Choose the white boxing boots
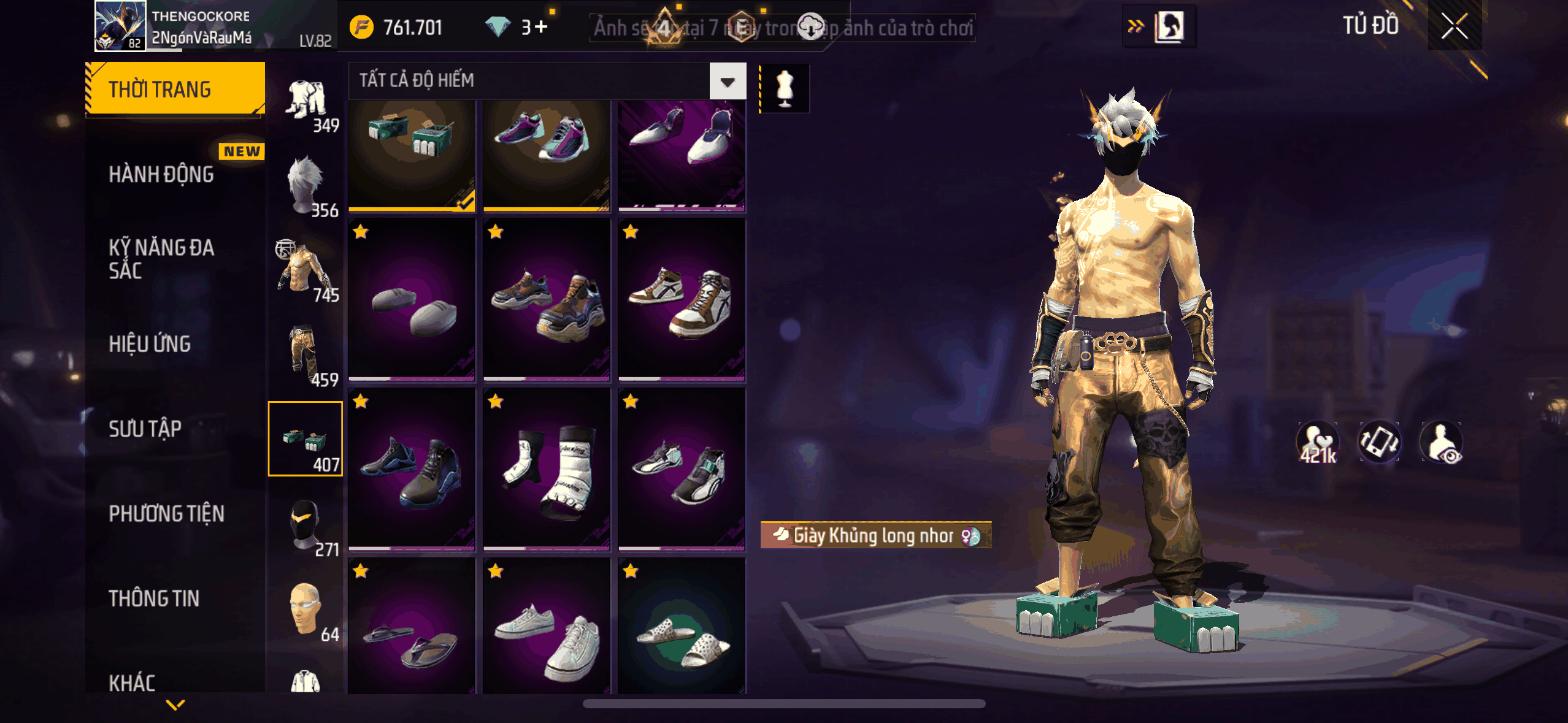Viewport: 1568px width, 723px height. (x=547, y=470)
